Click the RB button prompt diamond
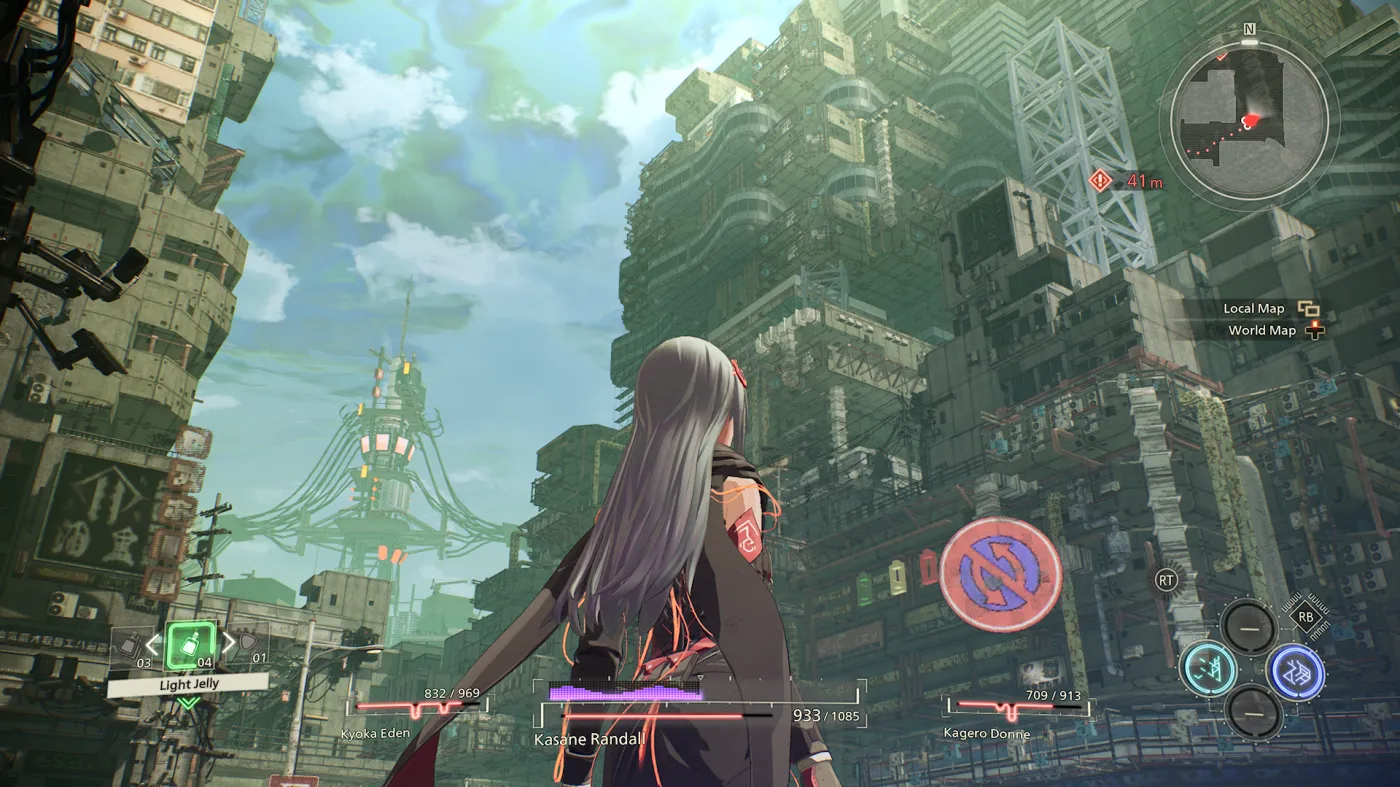The height and width of the screenshot is (787, 1400). tap(1306, 616)
